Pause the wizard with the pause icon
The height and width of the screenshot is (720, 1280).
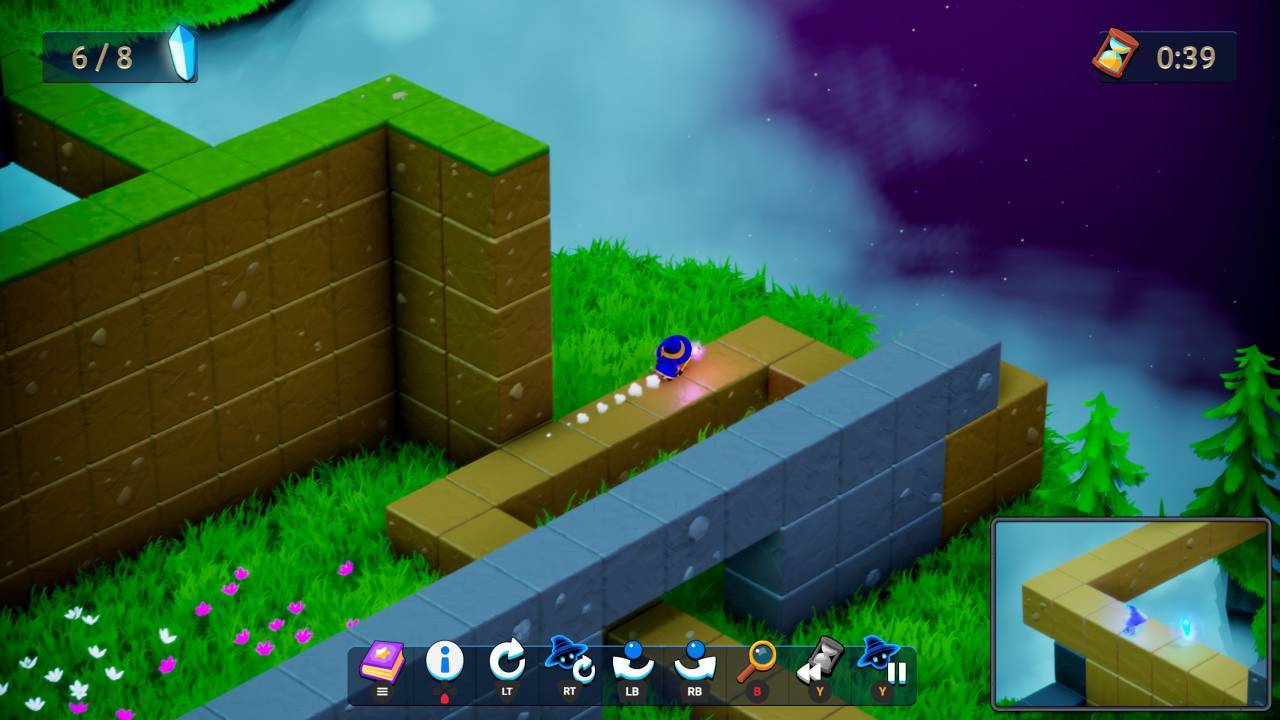click(x=882, y=662)
